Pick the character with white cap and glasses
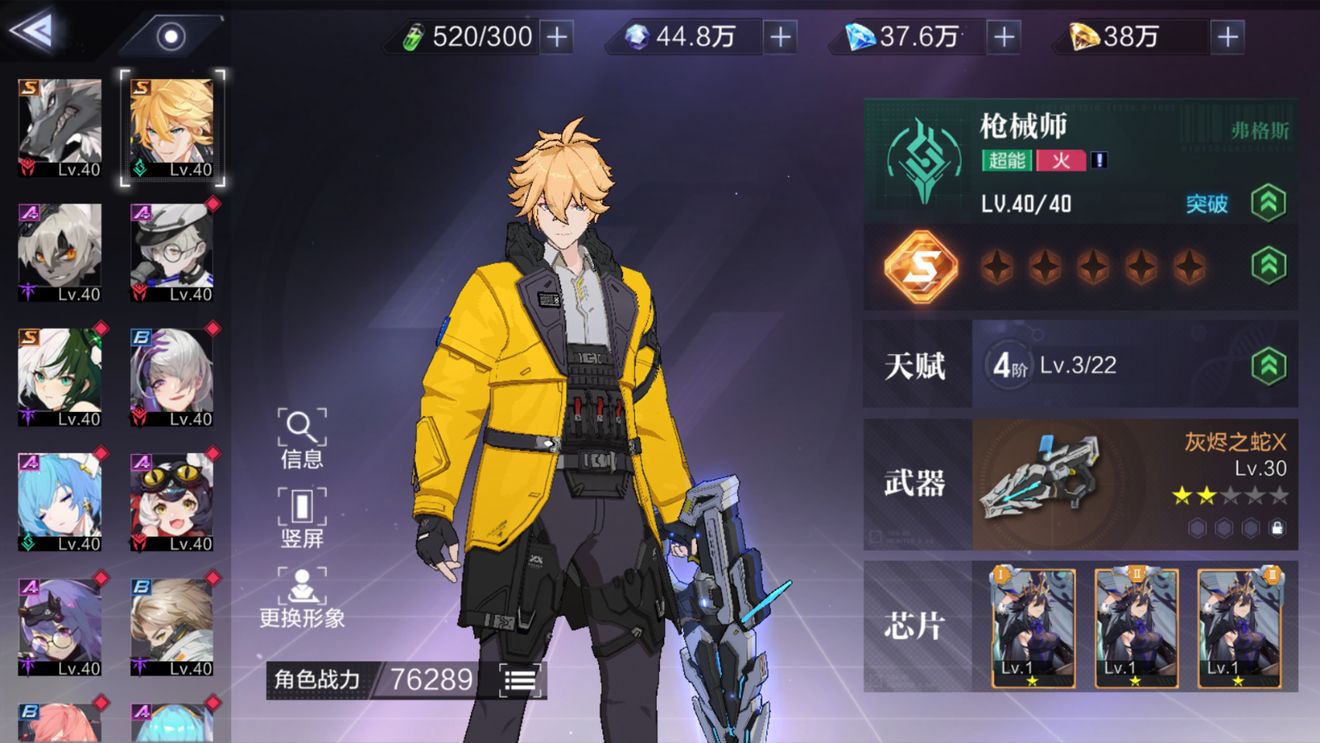Image resolution: width=1320 pixels, height=743 pixels. click(x=172, y=252)
